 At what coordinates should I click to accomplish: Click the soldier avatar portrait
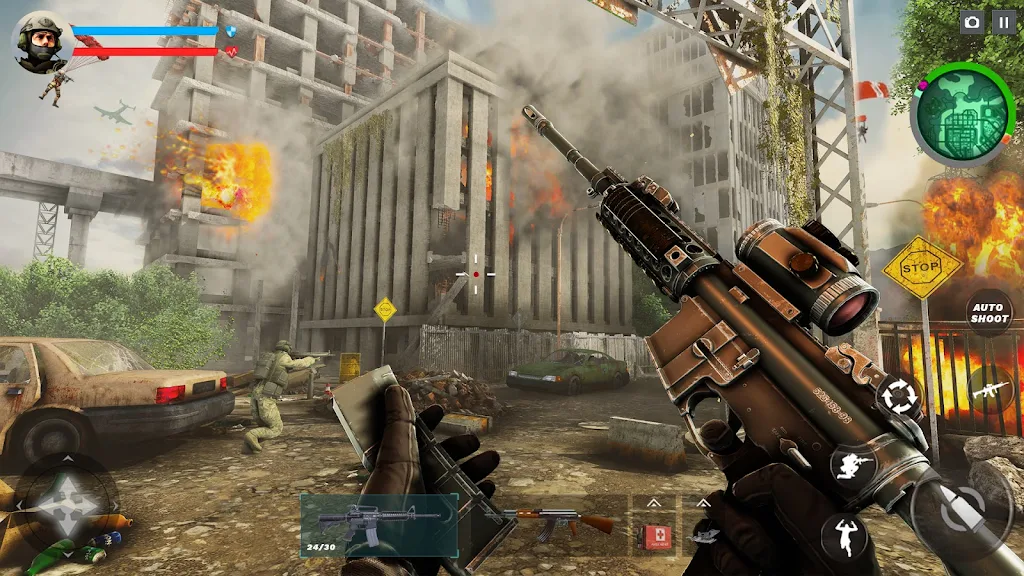(x=41, y=41)
